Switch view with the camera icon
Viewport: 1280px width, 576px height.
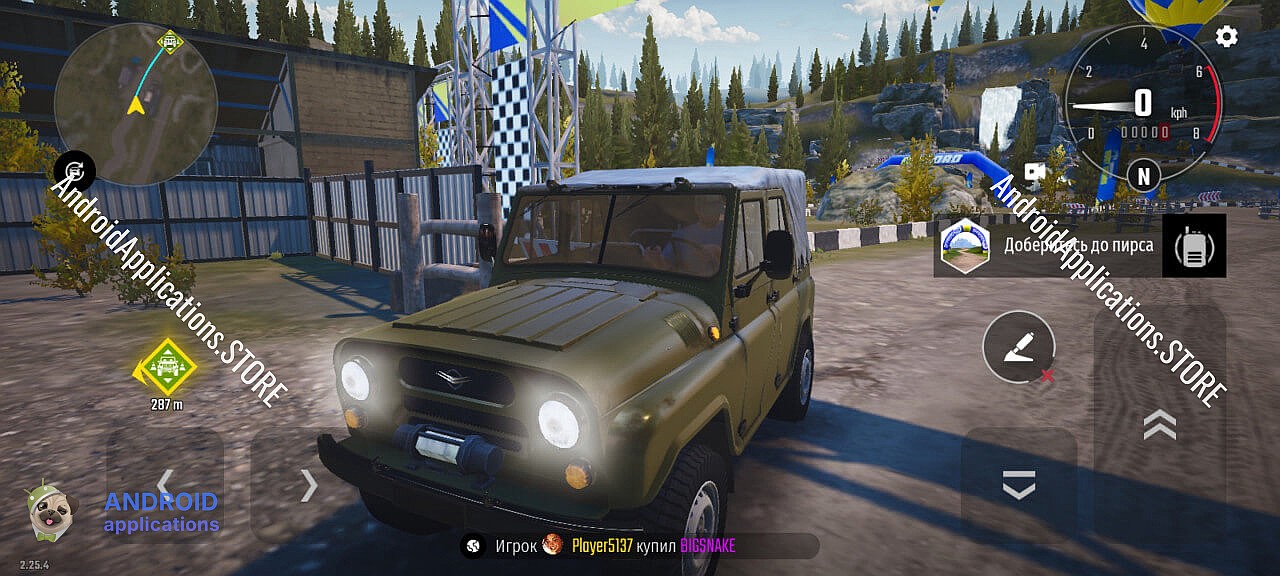point(1035,172)
